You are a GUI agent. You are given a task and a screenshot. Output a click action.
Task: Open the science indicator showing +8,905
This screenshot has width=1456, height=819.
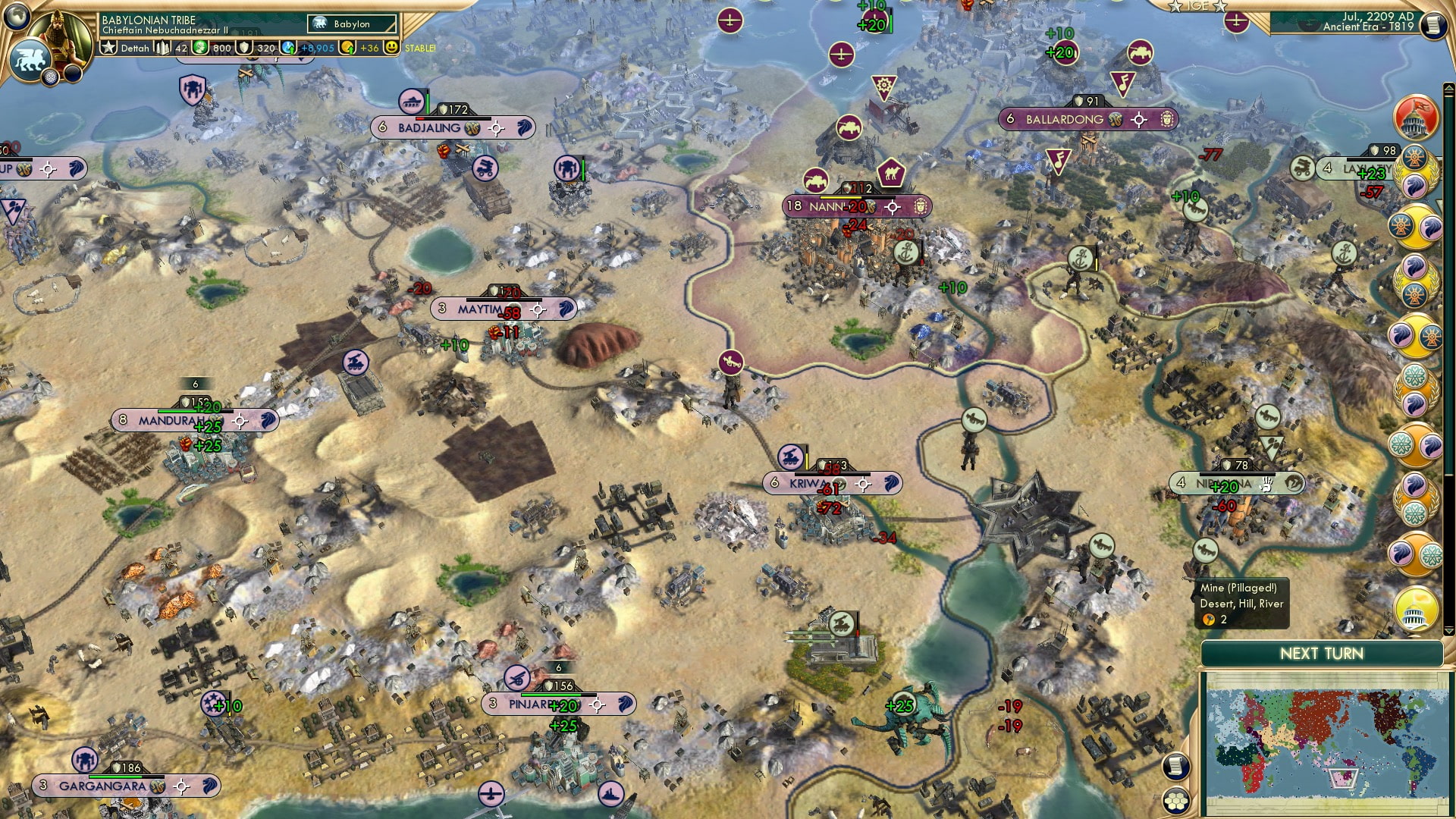(289, 48)
